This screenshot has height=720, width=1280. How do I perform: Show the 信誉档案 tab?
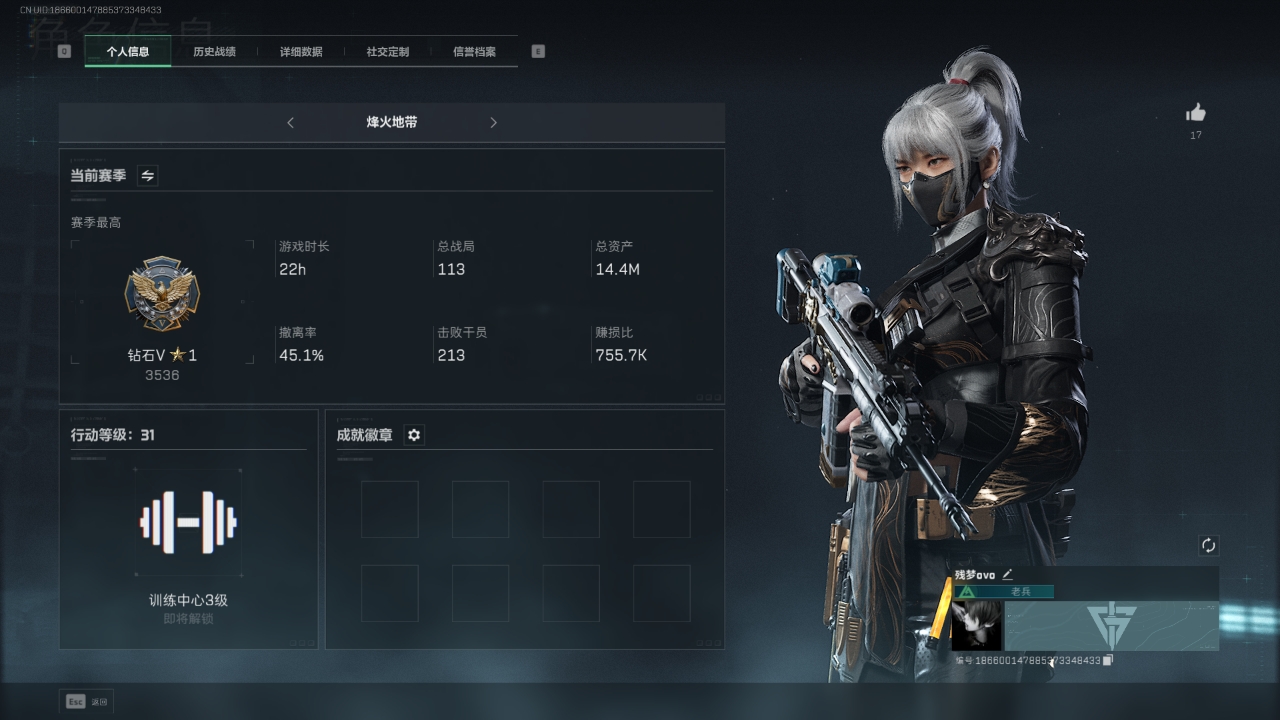[474, 52]
